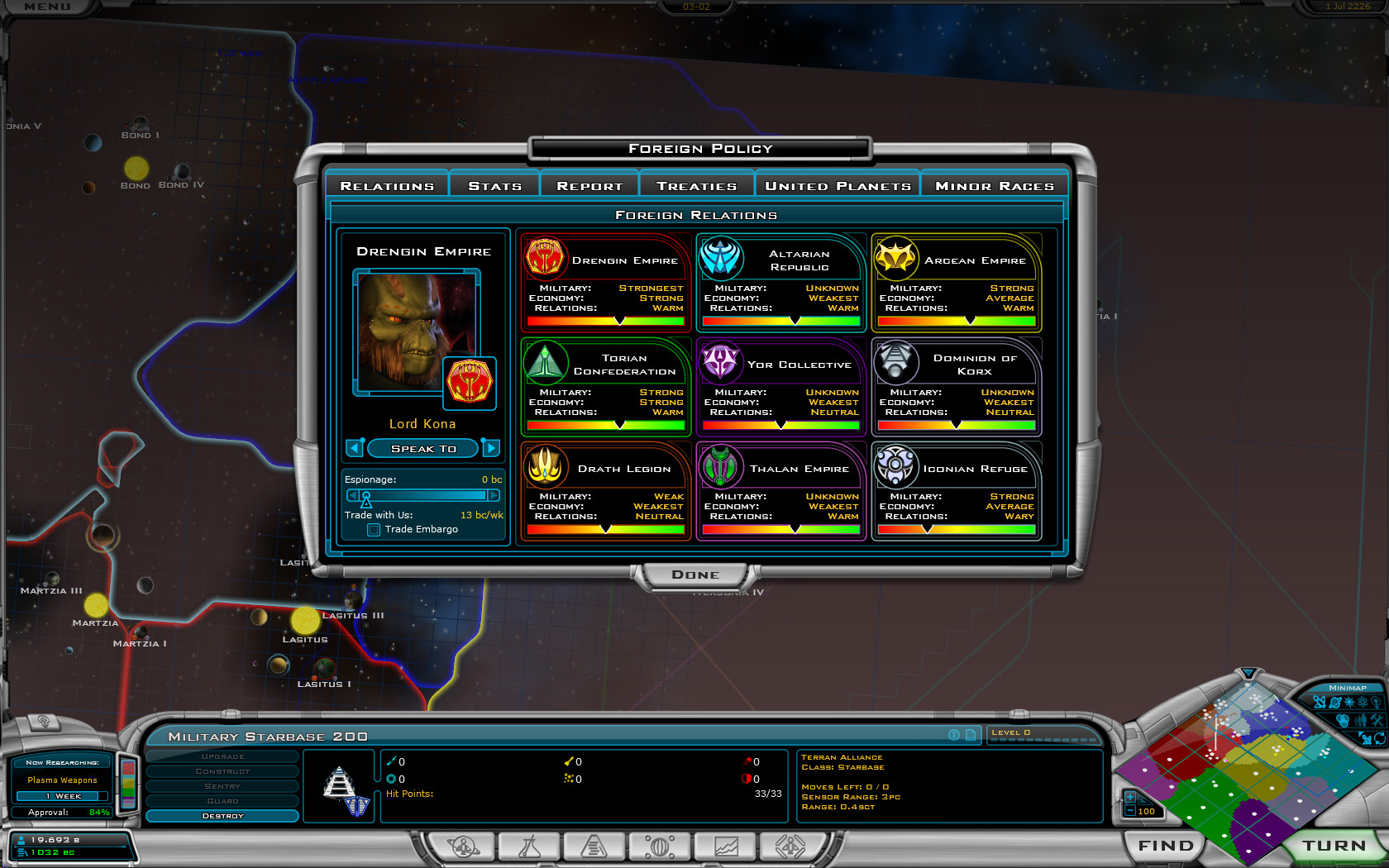Close the Foreign Policy window with Done
Screen dimensions: 1389x868
tap(694, 575)
